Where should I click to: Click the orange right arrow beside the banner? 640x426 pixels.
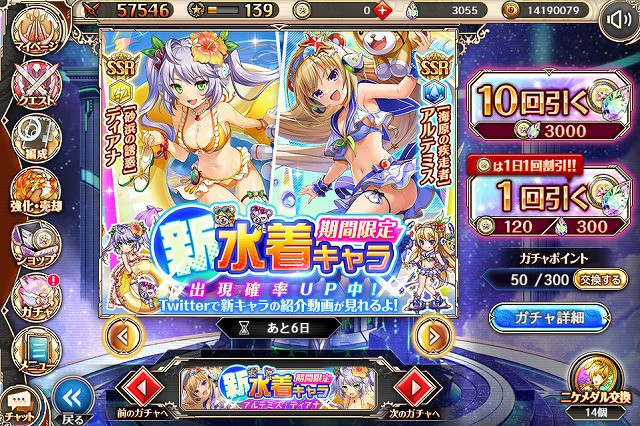(x=432, y=334)
